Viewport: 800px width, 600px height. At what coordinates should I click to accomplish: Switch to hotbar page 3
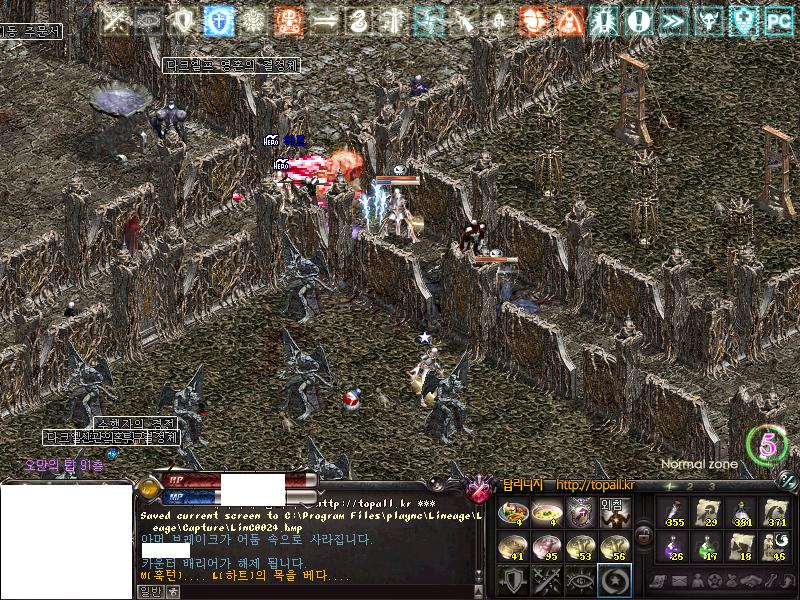pos(711,485)
